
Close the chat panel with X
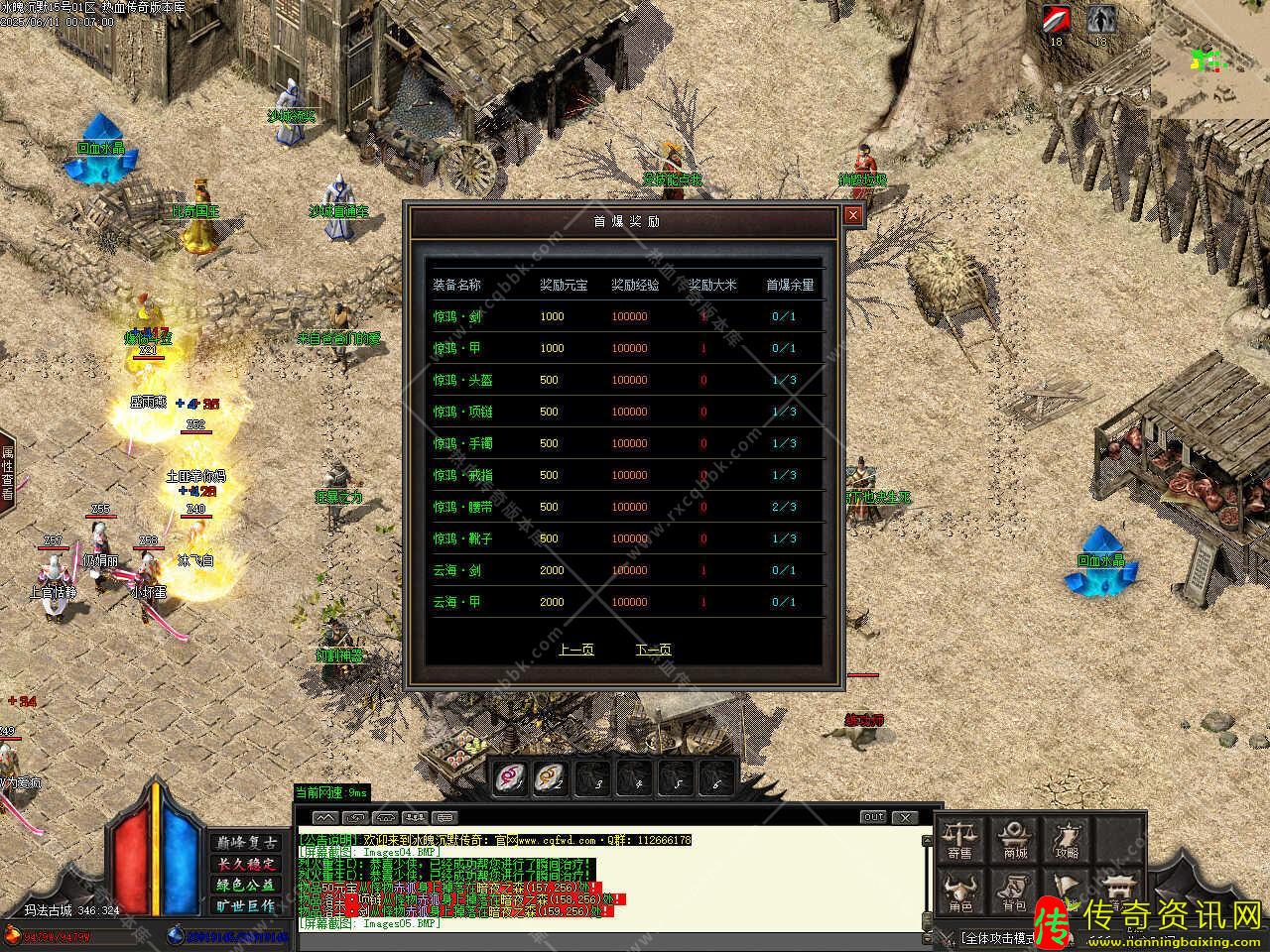tap(905, 817)
